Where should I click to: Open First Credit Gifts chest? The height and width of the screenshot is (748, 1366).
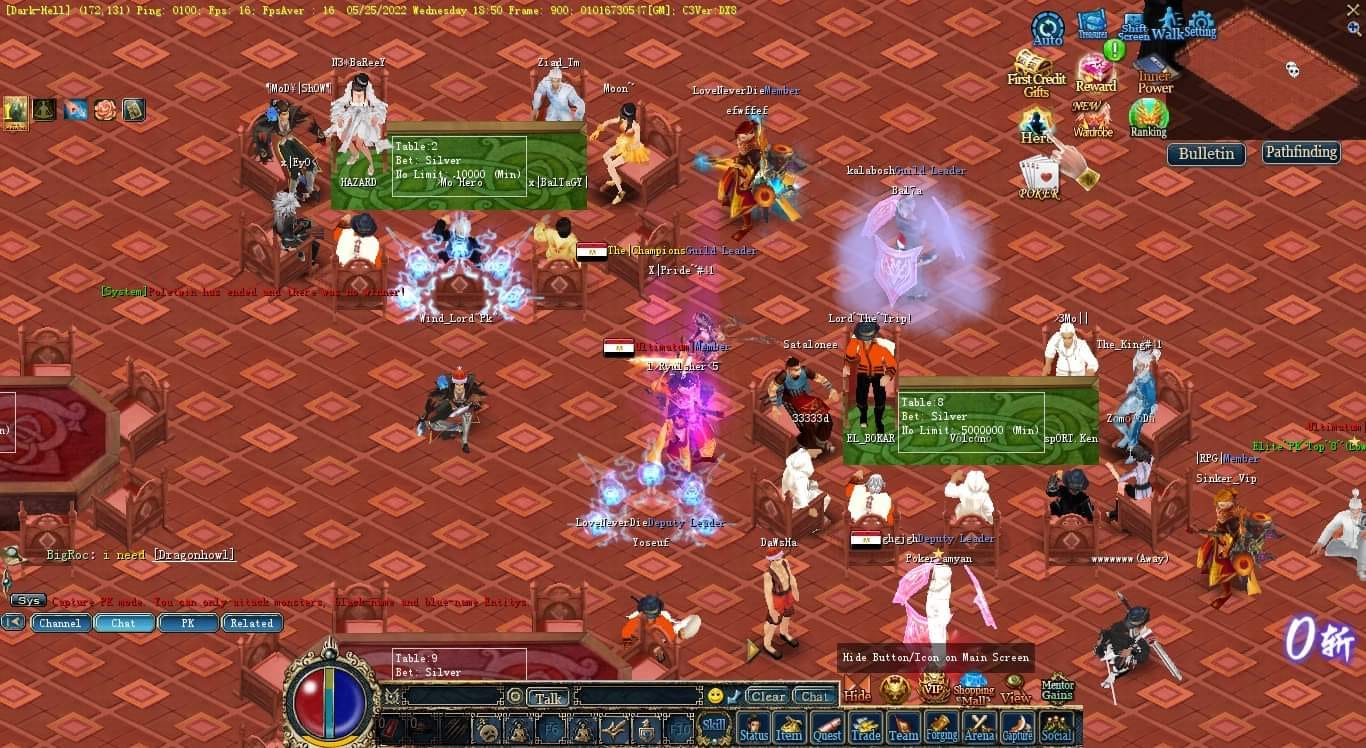pos(1034,72)
